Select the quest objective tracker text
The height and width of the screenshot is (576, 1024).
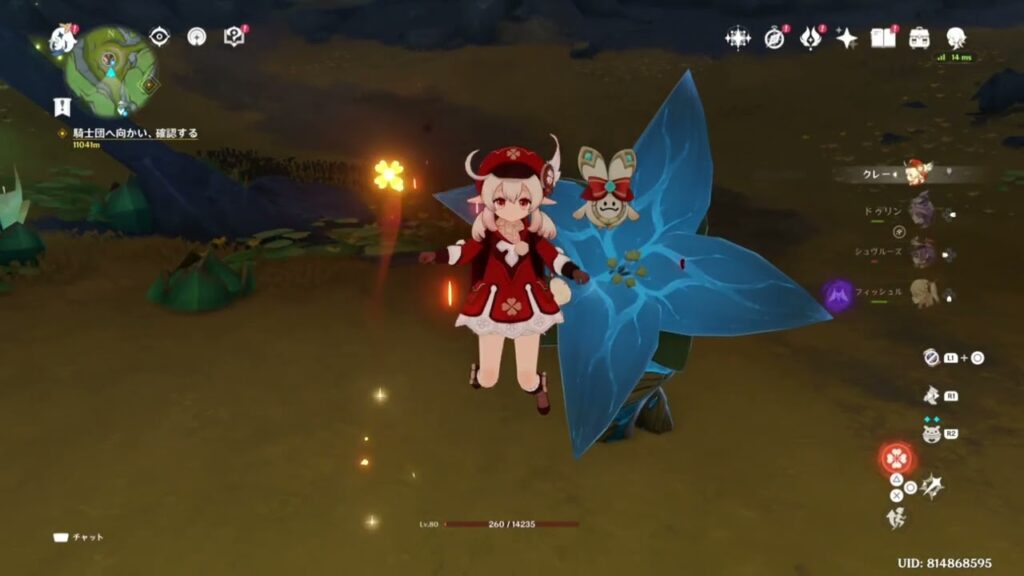pos(135,133)
